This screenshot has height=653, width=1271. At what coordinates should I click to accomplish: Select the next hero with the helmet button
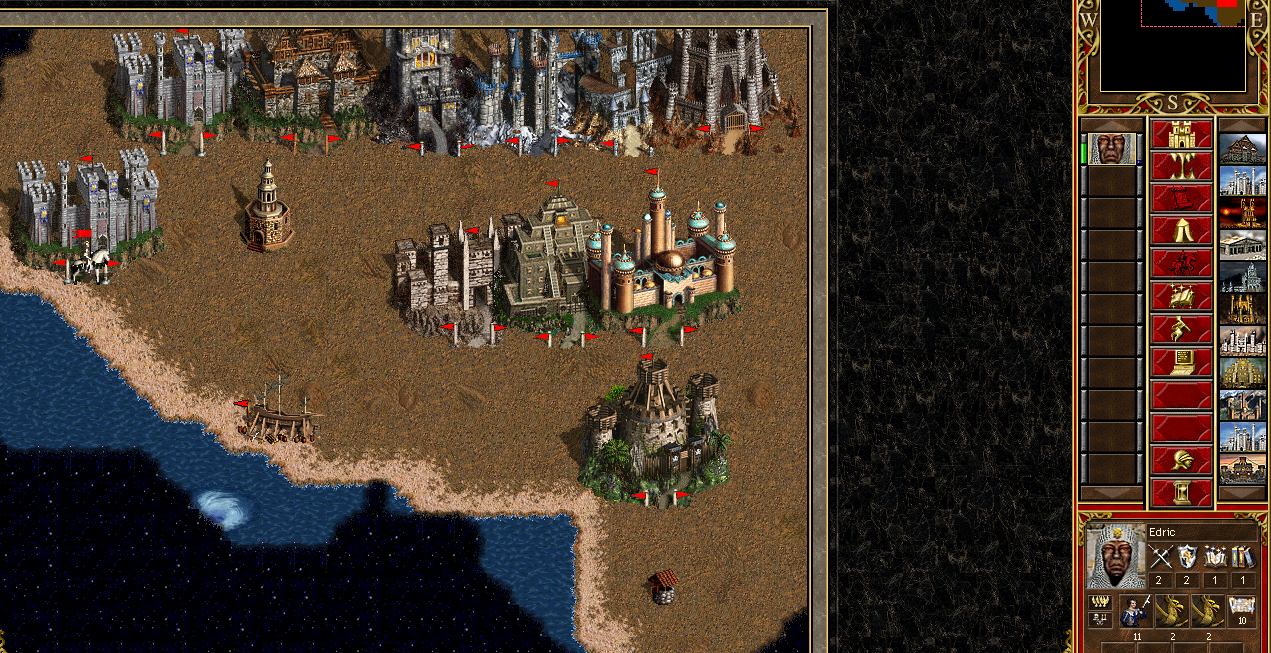pyautogui.click(x=1181, y=460)
